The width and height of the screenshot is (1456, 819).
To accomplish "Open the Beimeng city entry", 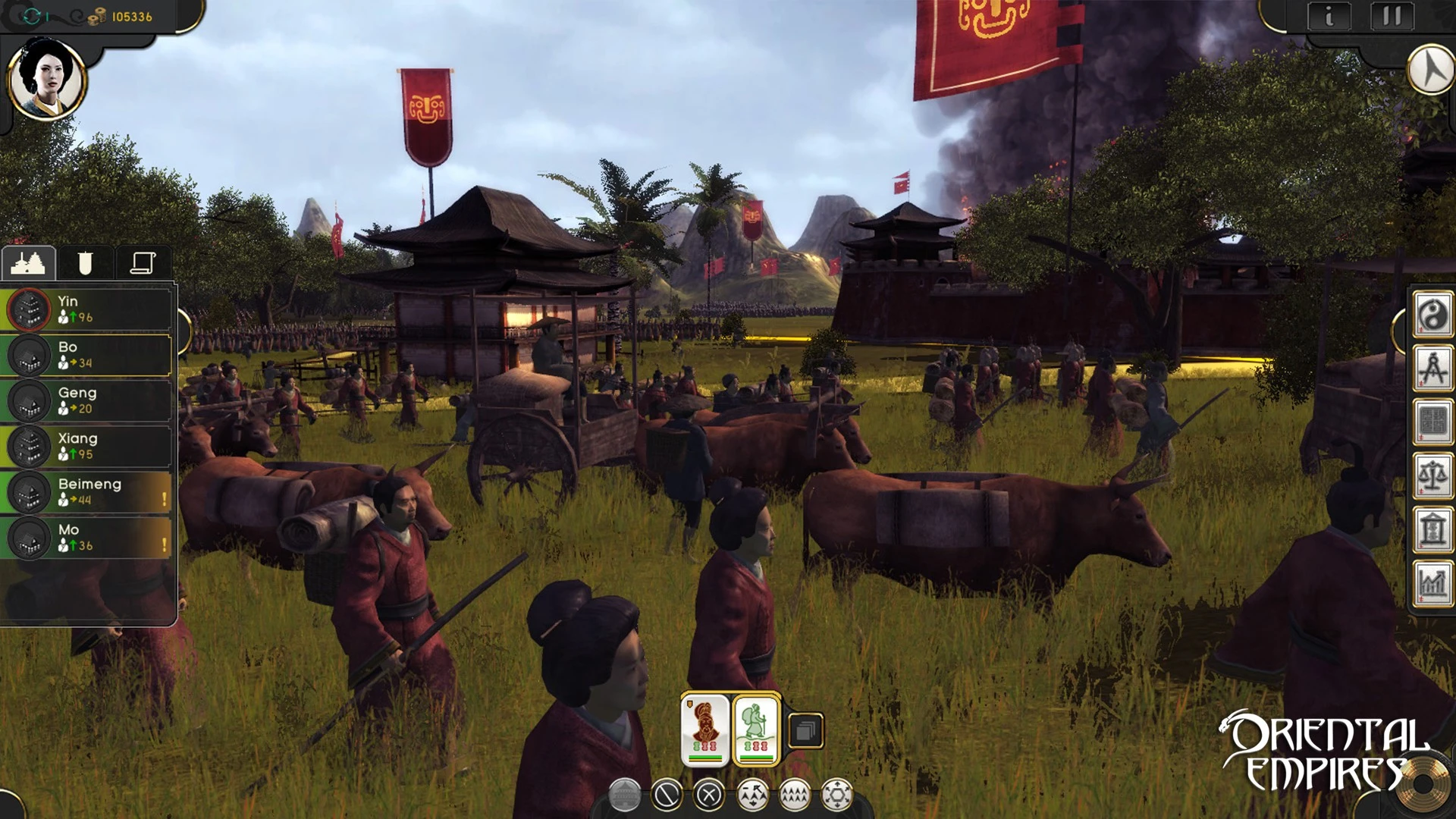I will click(x=89, y=491).
